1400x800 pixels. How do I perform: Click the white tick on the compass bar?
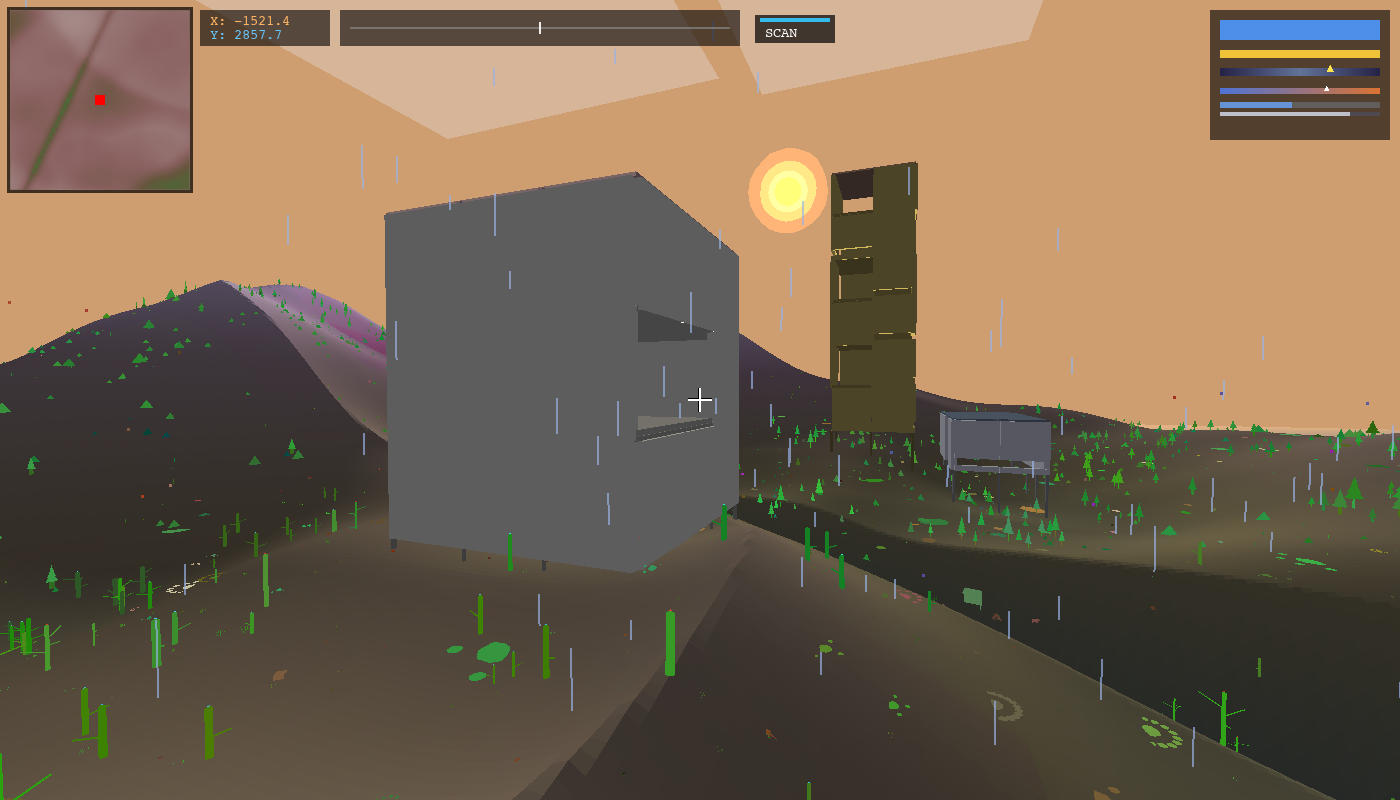(x=539, y=28)
